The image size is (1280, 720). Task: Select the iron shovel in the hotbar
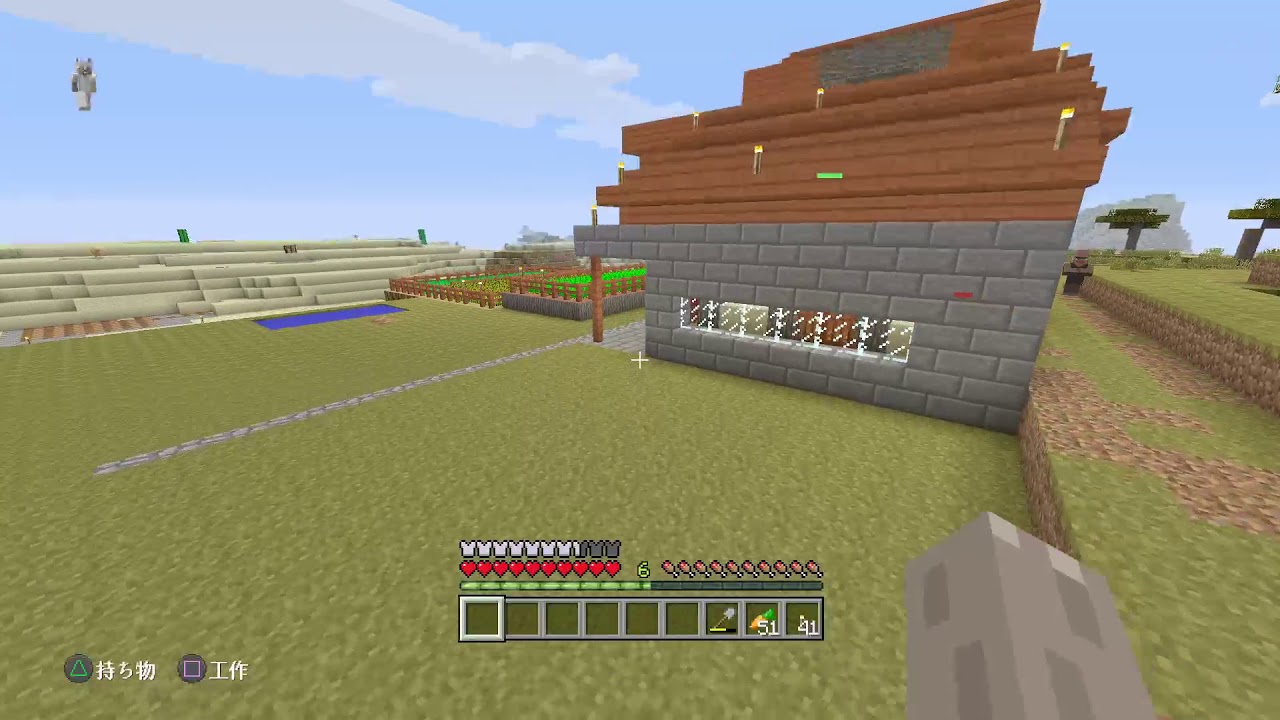coord(722,620)
